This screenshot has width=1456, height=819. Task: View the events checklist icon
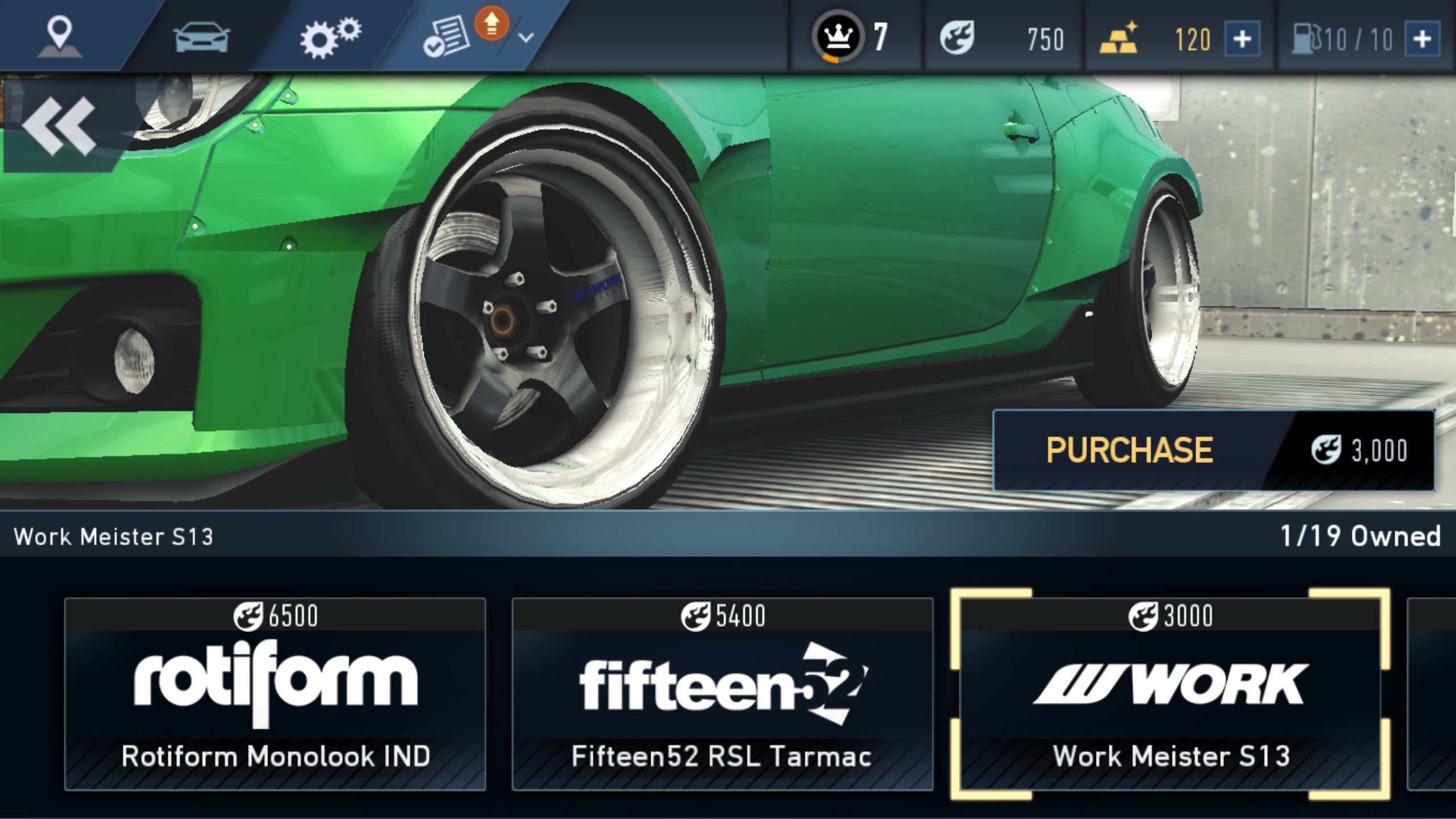tap(446, 35)
